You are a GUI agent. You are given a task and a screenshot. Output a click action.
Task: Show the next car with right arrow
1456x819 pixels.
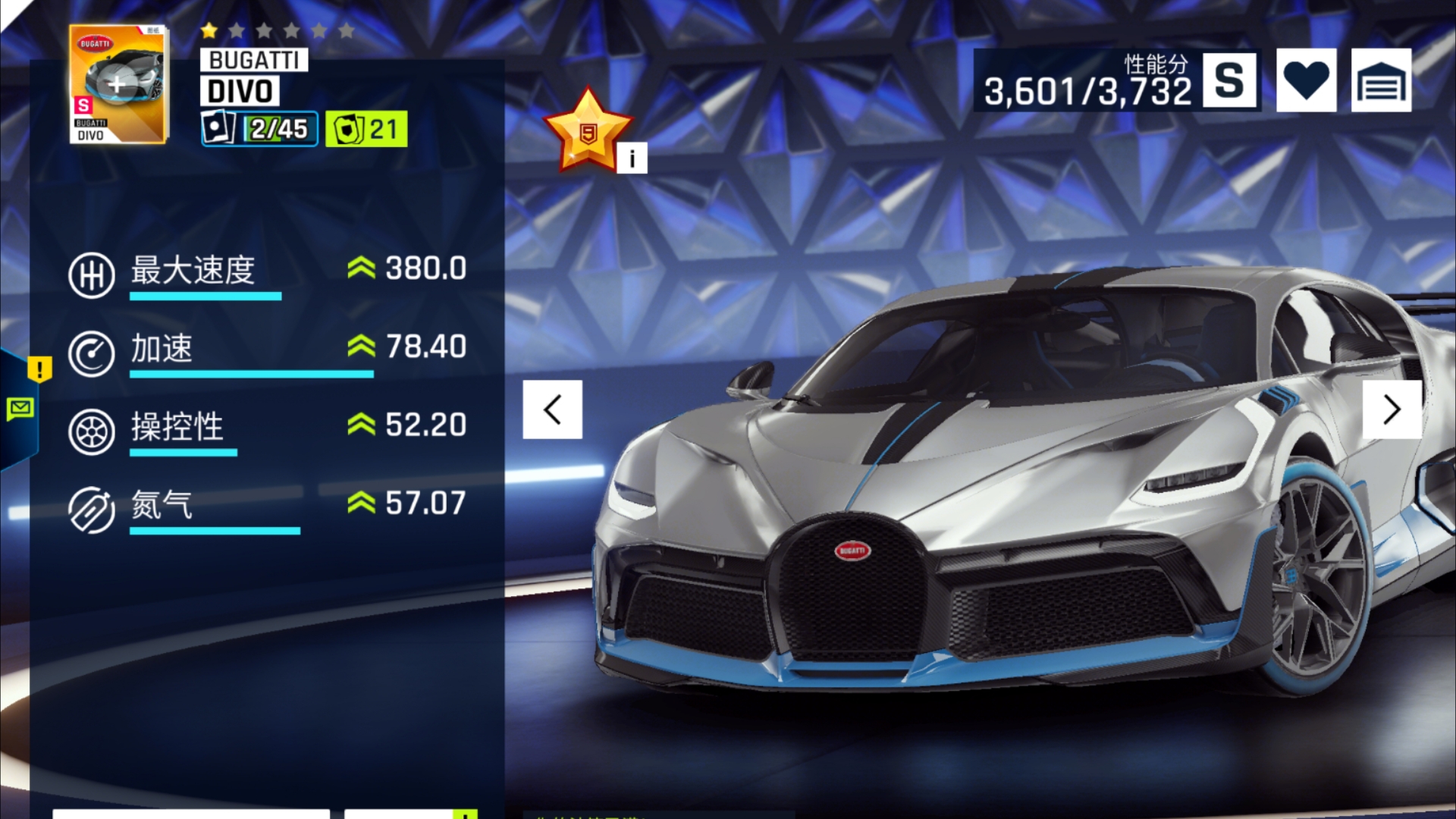click(x=1392, y=409)
